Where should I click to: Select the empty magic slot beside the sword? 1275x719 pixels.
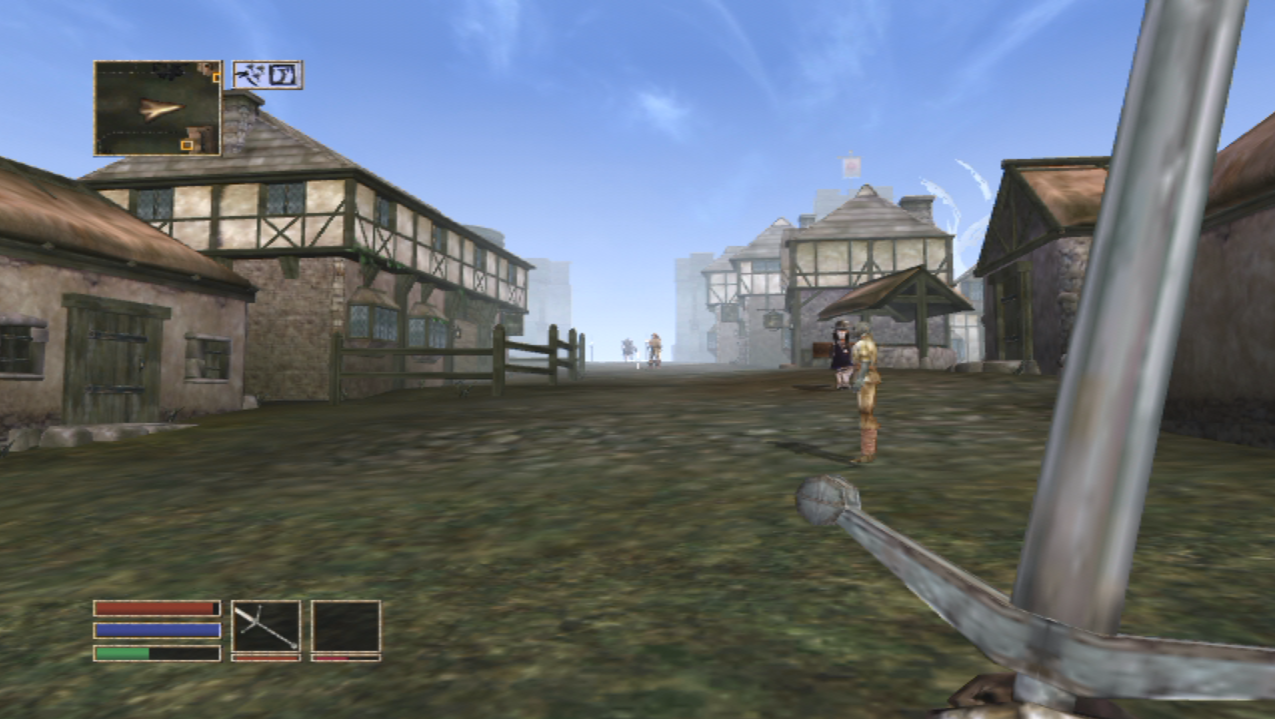(345, 627)
